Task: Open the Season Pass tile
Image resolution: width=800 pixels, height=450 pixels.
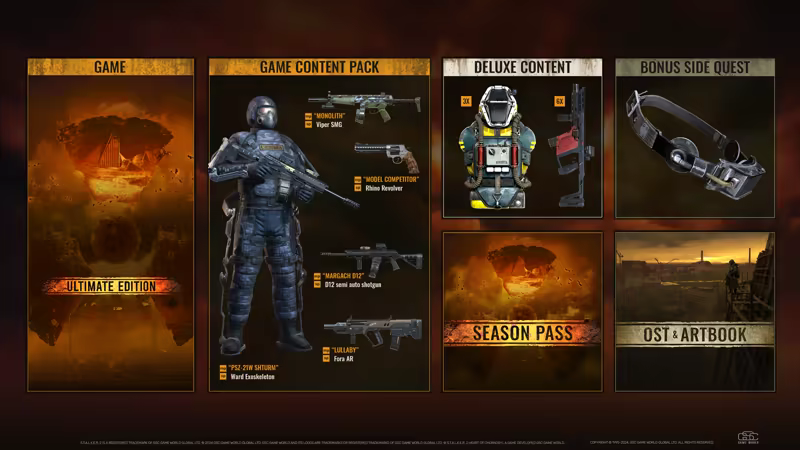Action: click(522, 311)
